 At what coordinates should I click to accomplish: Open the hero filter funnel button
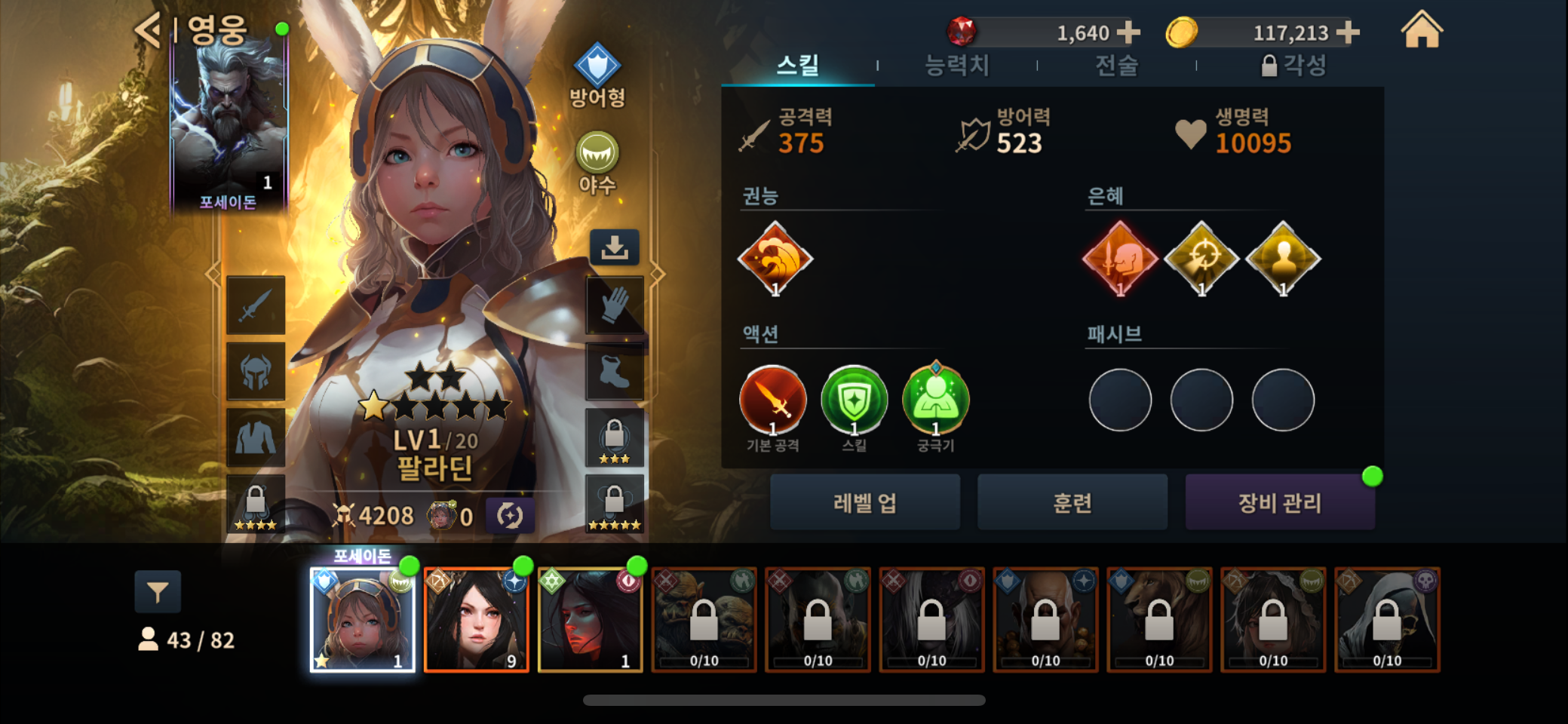[x=158, y=592]
